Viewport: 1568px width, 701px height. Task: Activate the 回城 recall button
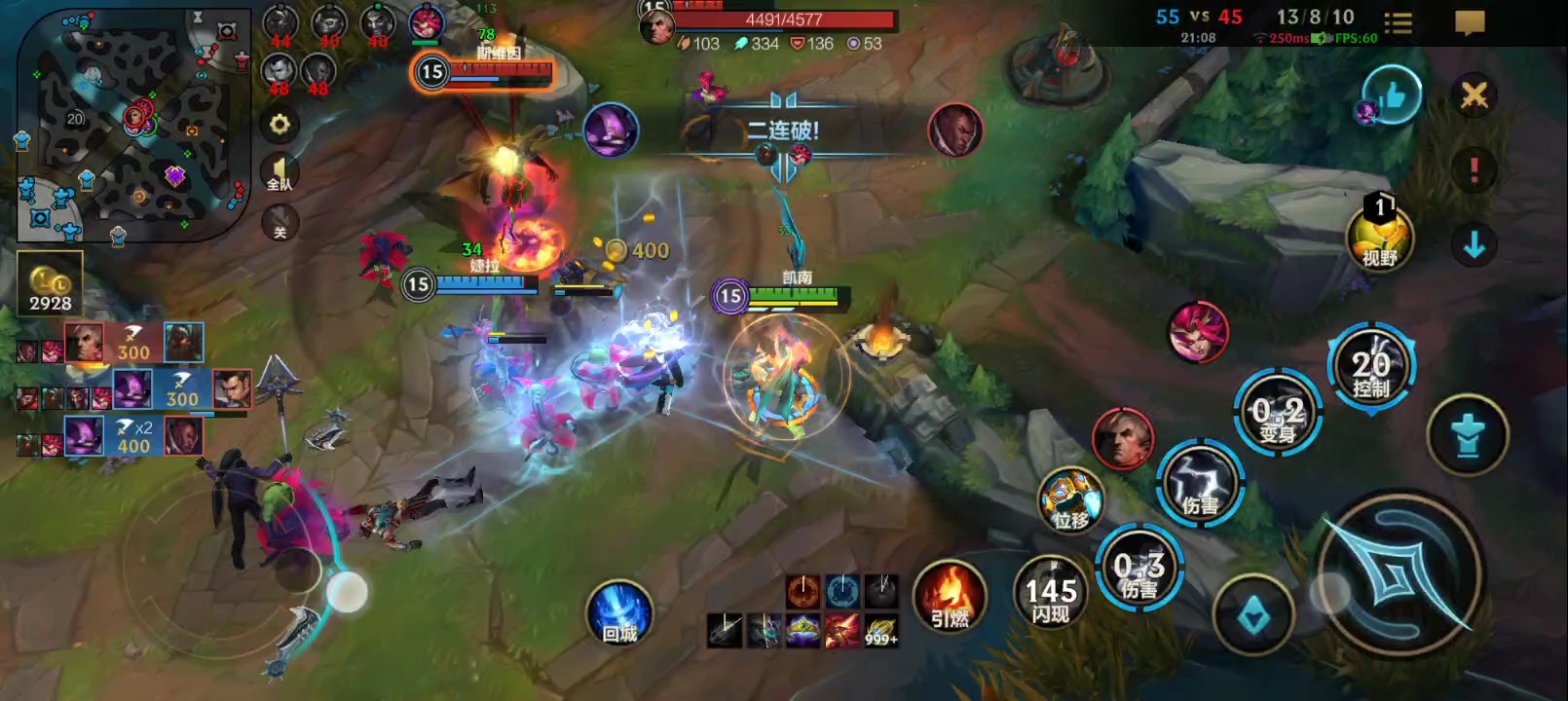(619, 613)
